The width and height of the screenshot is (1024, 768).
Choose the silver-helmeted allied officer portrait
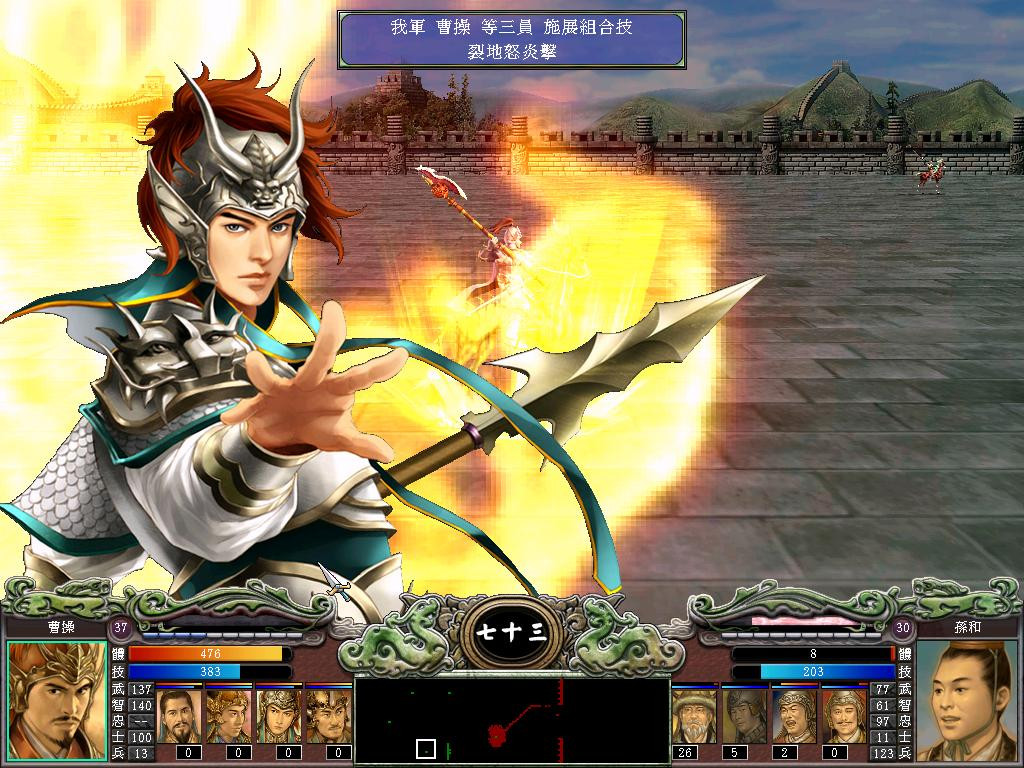coord(279,715)
